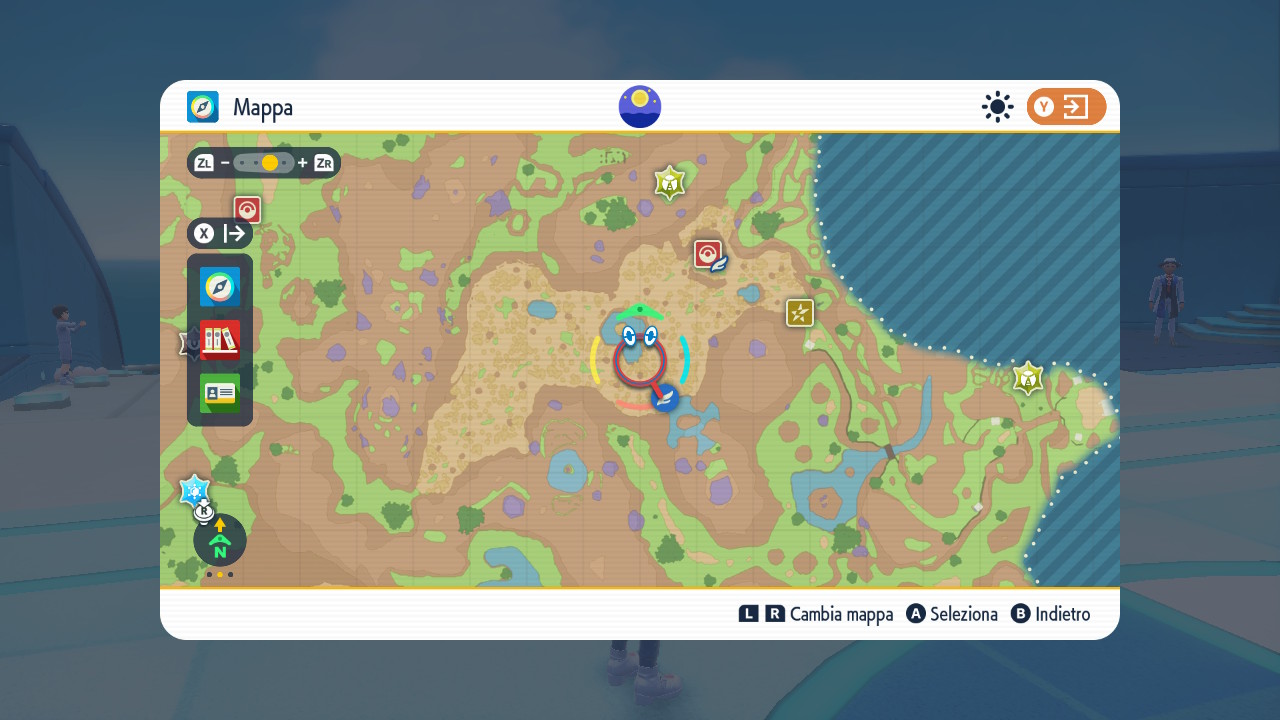This screenshot has height=720, width=1280.
Task: Click the yellow zoom slider knob
Action: (269, 163)
